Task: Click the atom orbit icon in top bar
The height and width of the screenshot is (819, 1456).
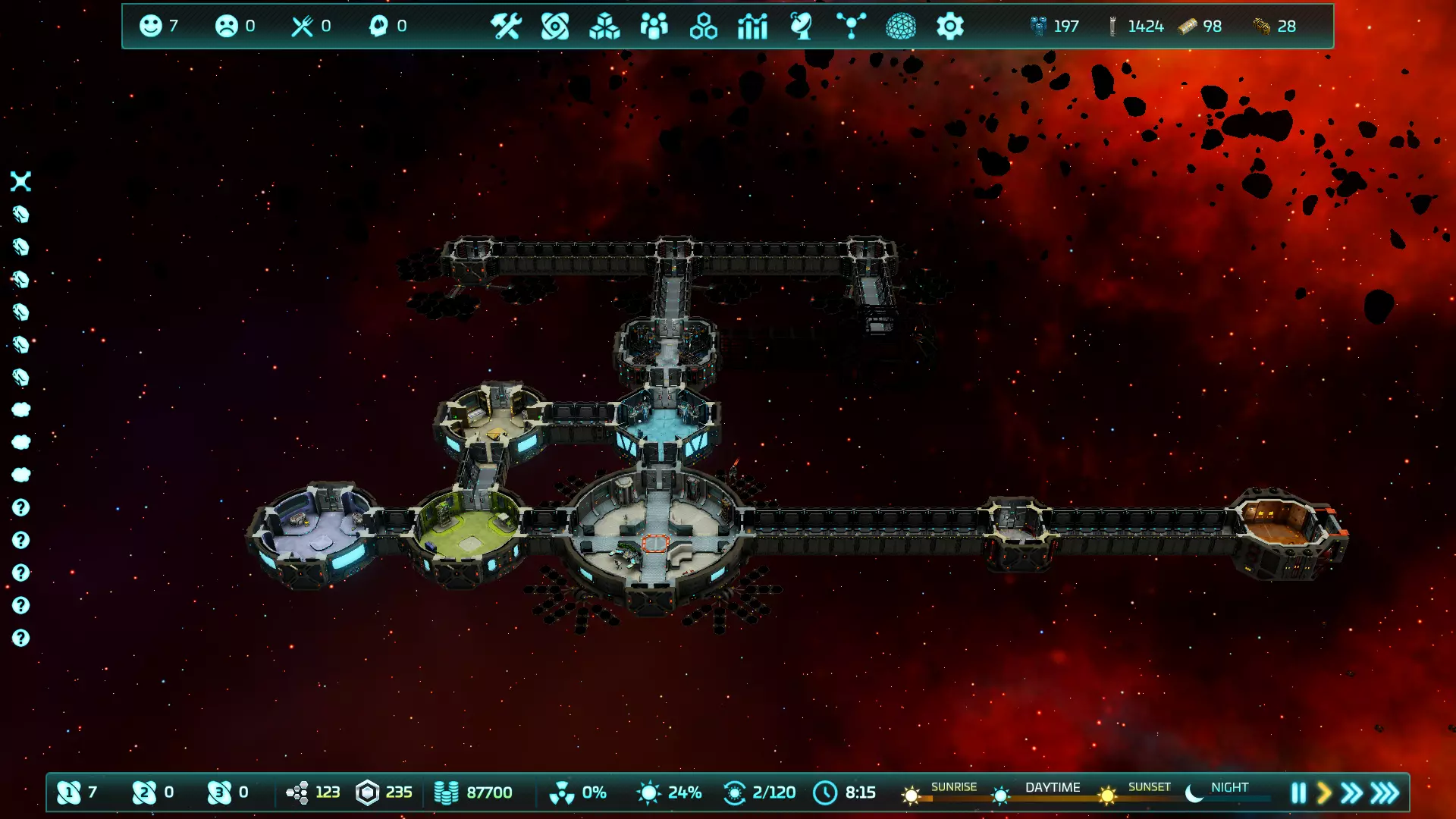Action: pos(555,27)
